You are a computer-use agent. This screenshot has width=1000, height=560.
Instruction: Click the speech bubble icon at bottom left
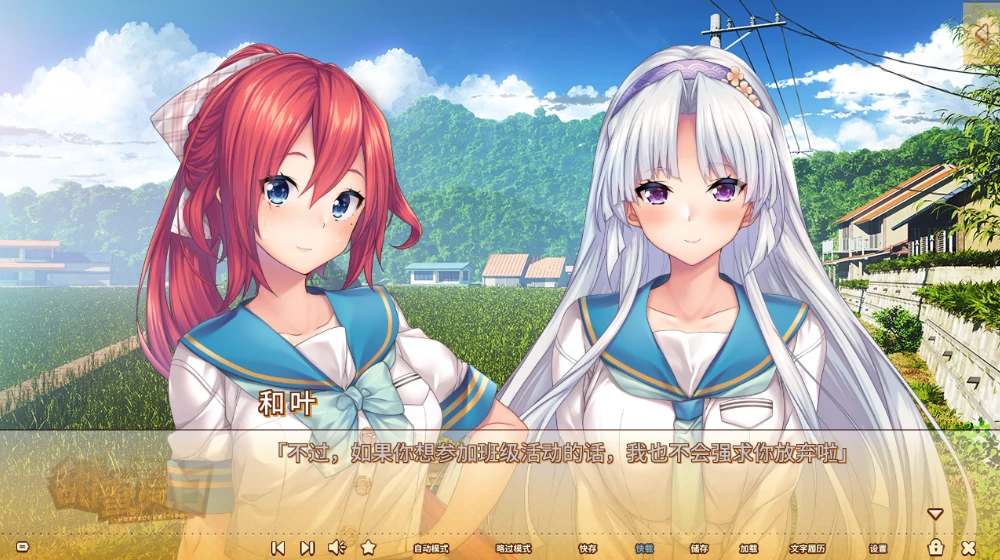tap(22, 548)
